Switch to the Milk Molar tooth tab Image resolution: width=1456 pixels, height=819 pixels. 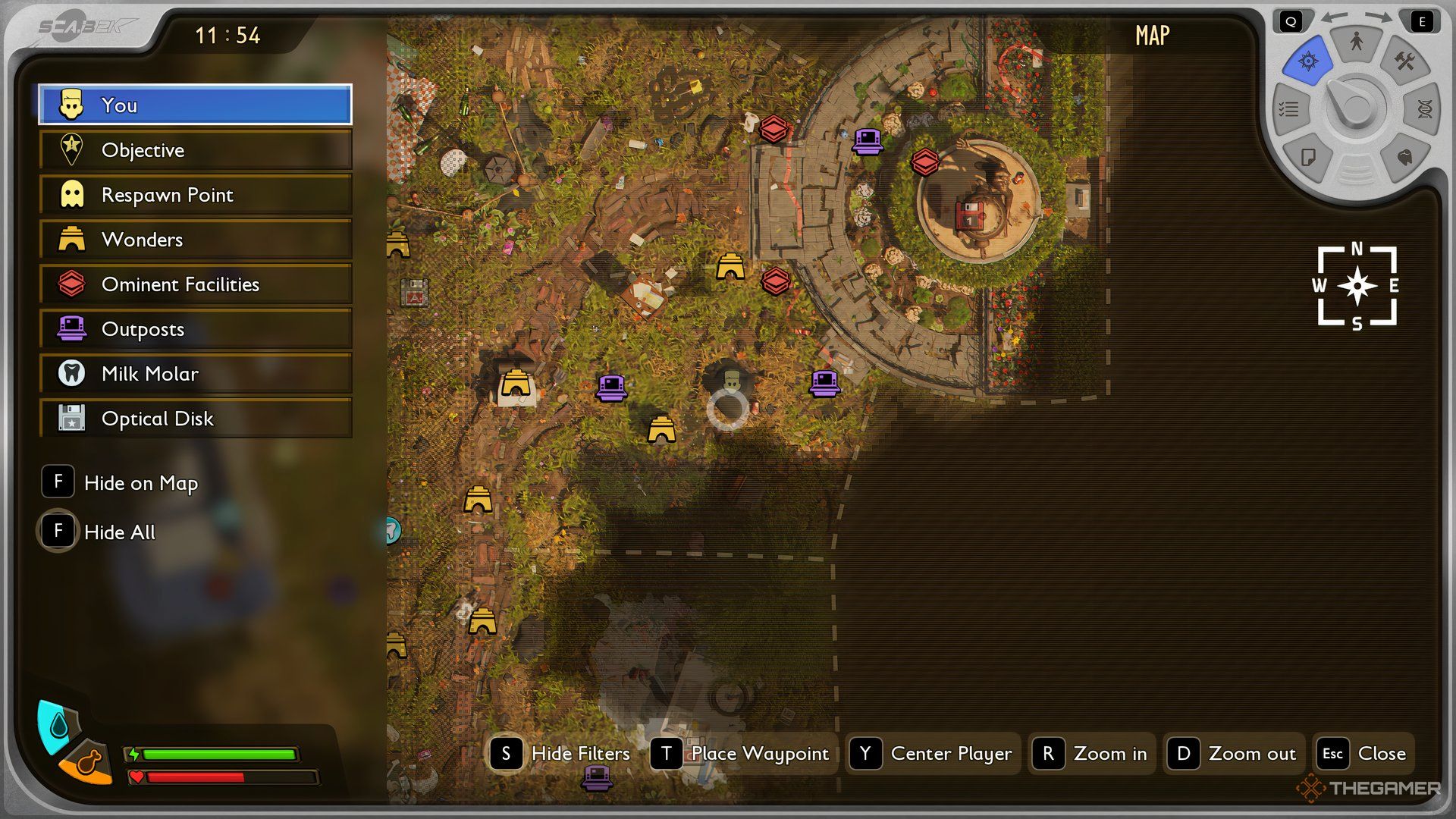click(x=1404, y=157)
